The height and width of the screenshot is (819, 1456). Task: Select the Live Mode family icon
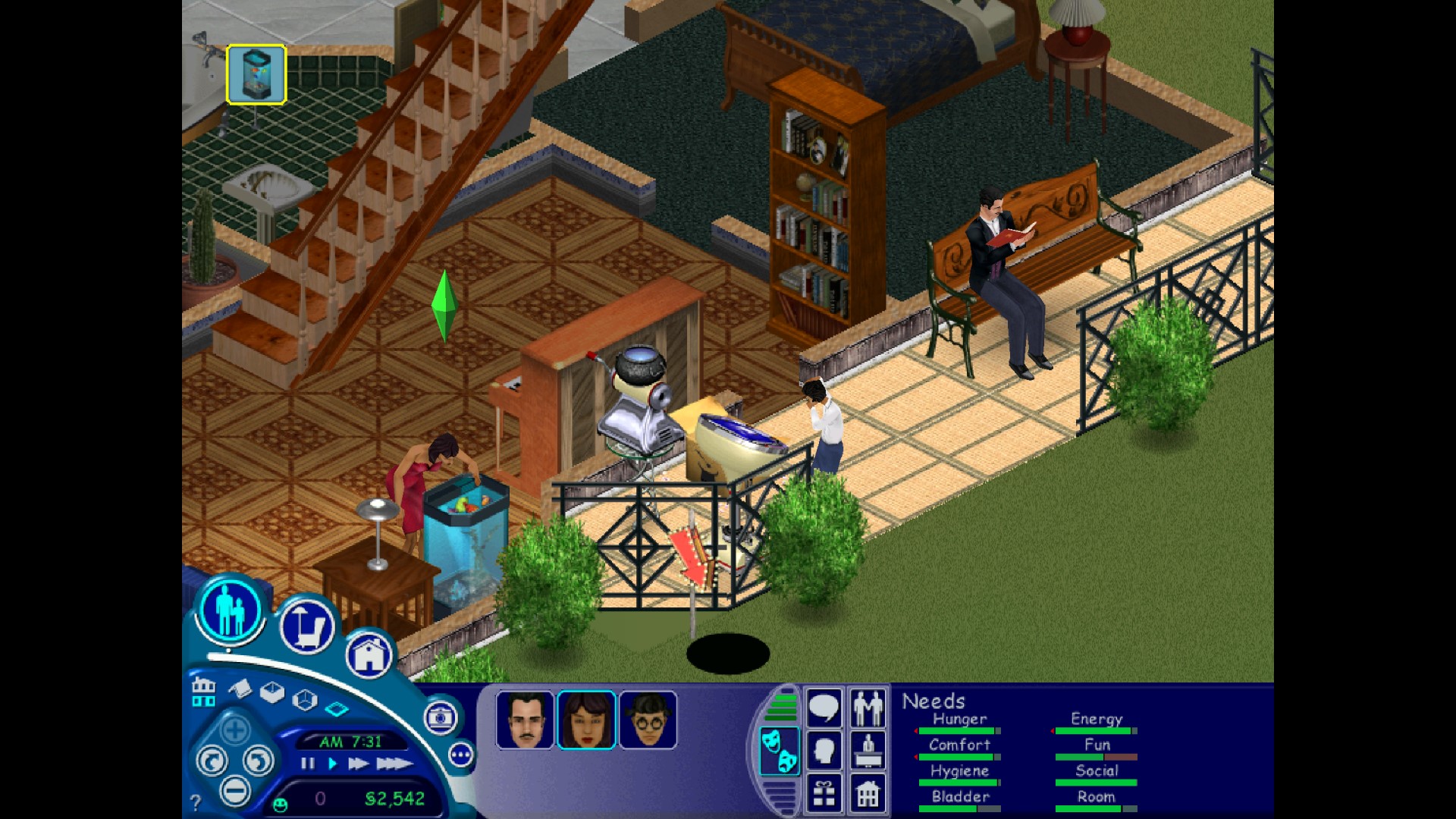point(231,610)
